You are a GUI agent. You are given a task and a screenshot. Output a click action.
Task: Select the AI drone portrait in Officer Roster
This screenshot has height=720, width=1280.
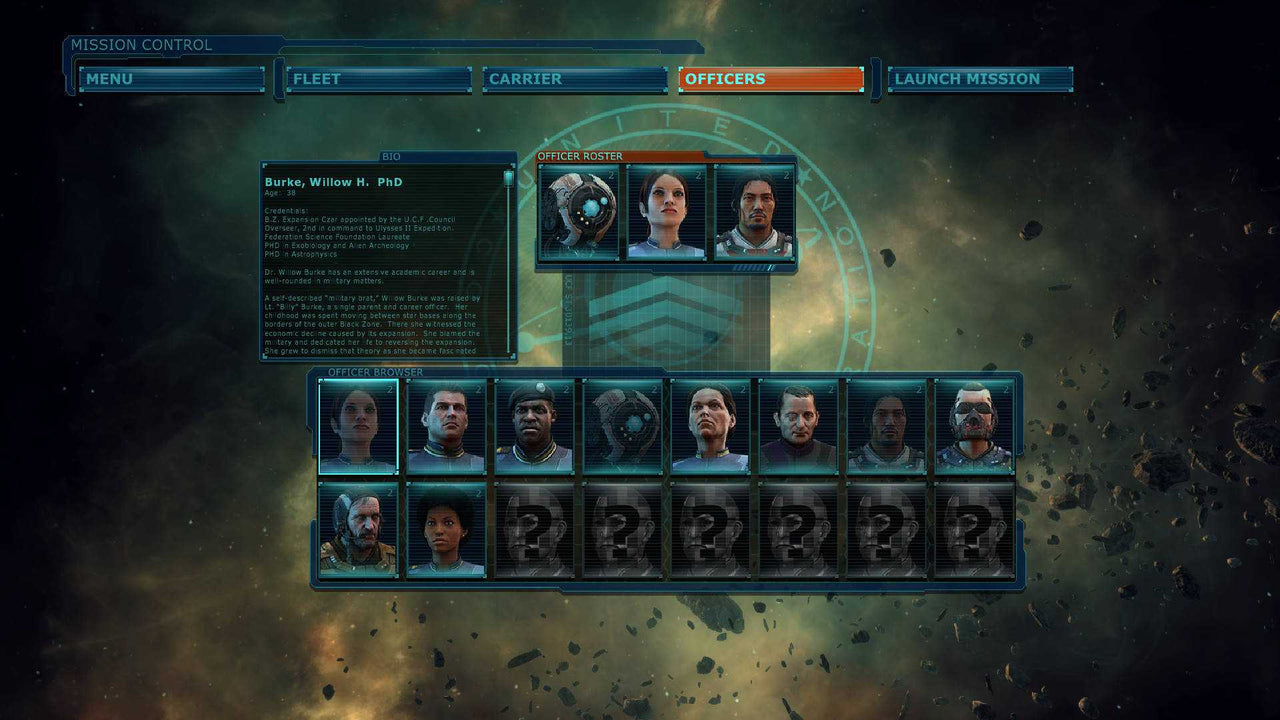pyautogui.click(x=580, y=210)
